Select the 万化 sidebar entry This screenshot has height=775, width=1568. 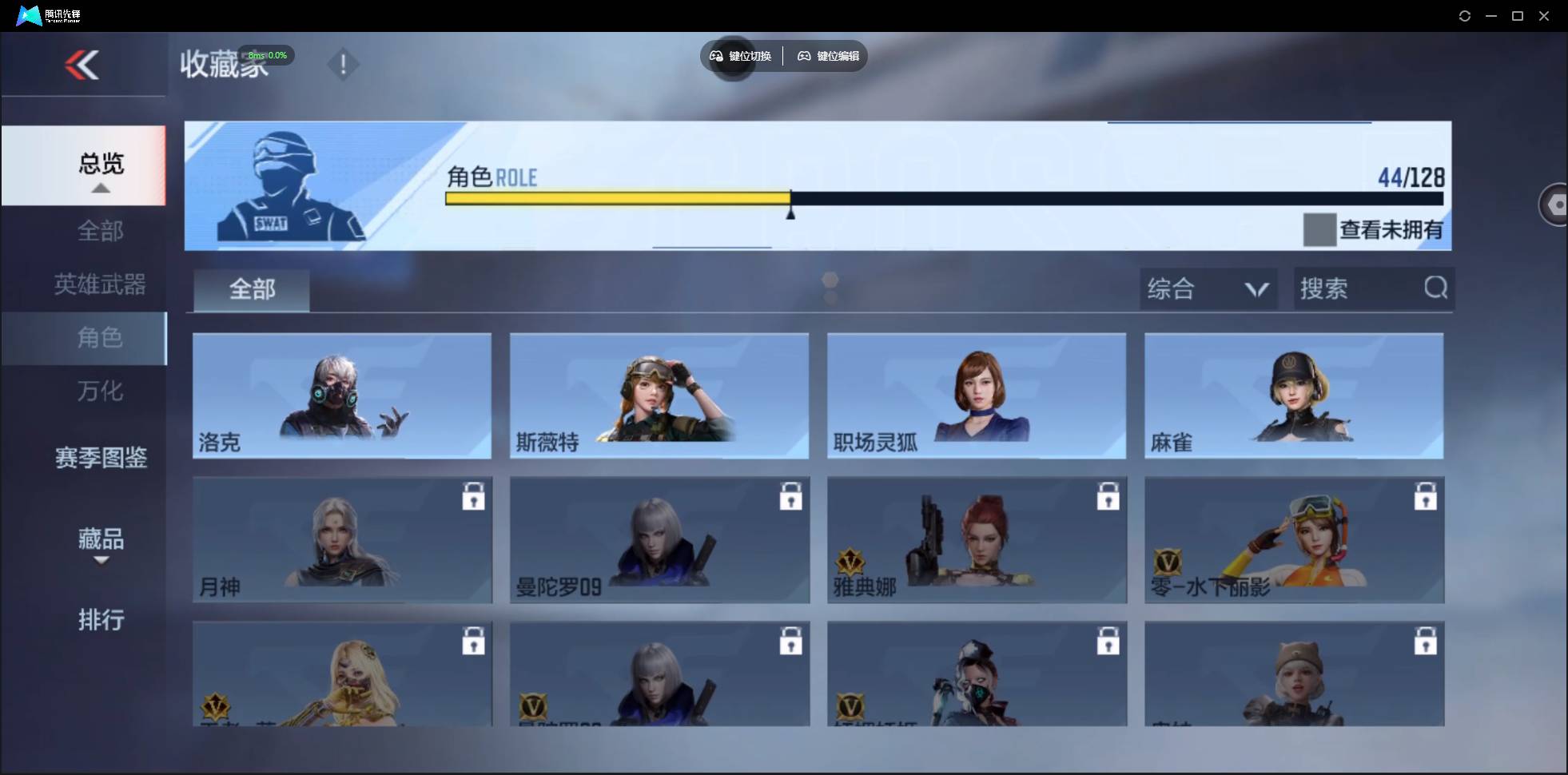[100, 391]
